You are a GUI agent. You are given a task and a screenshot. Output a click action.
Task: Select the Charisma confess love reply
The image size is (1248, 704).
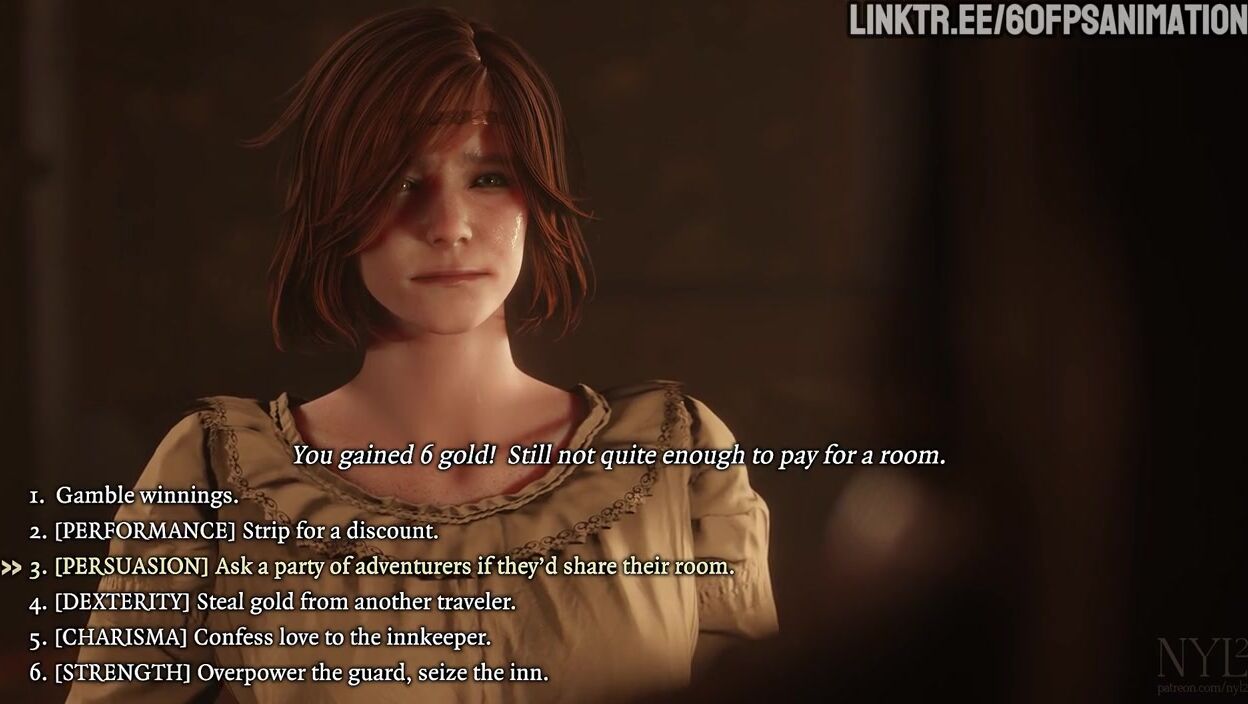point(272,637)
